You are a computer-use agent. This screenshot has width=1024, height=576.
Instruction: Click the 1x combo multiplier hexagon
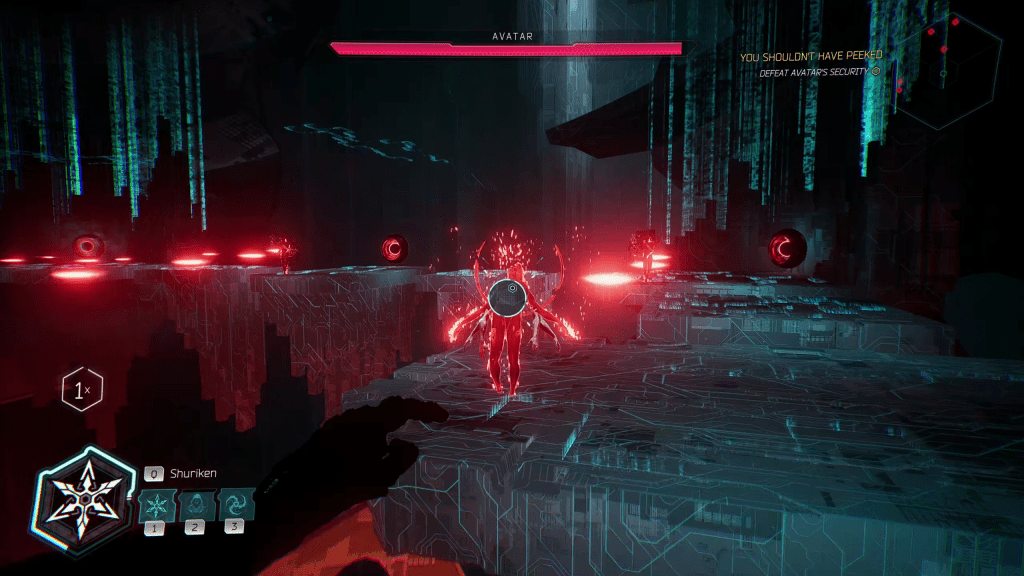81,389
